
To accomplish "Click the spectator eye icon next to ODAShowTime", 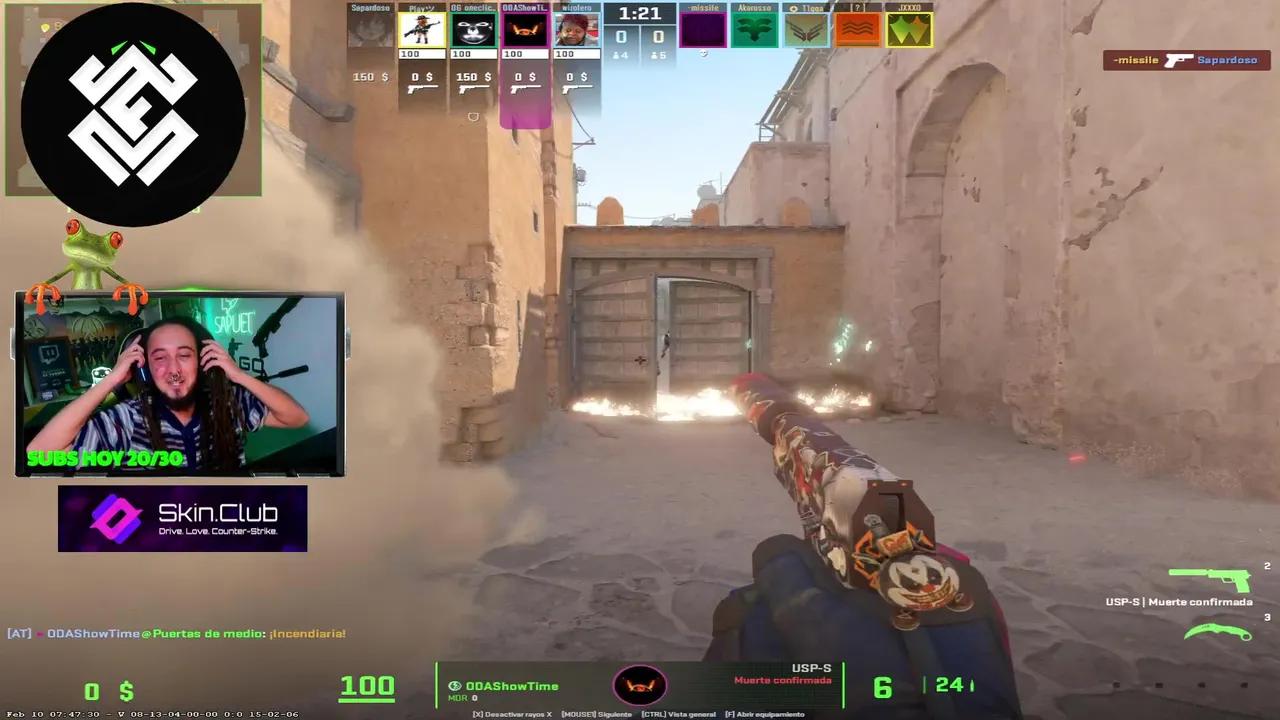I will point(455,684).
